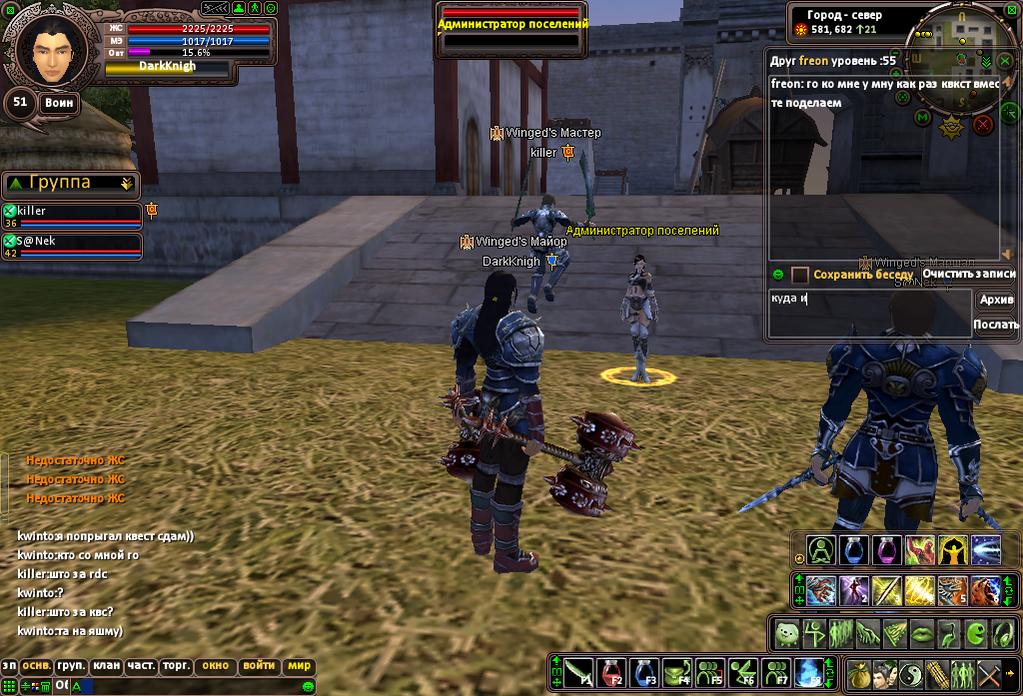Open the chat Архив

coord(995,300)
